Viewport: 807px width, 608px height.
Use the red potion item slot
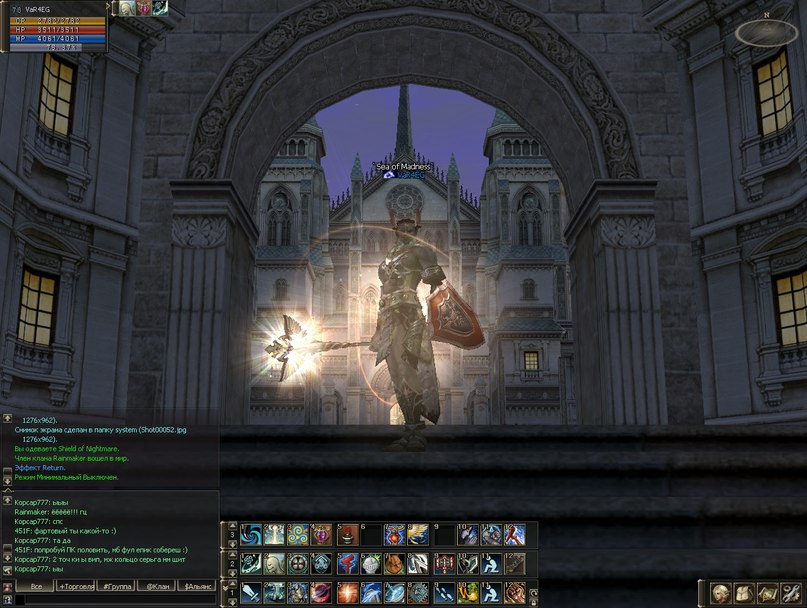pyautogui.click(x=347, y=534)
